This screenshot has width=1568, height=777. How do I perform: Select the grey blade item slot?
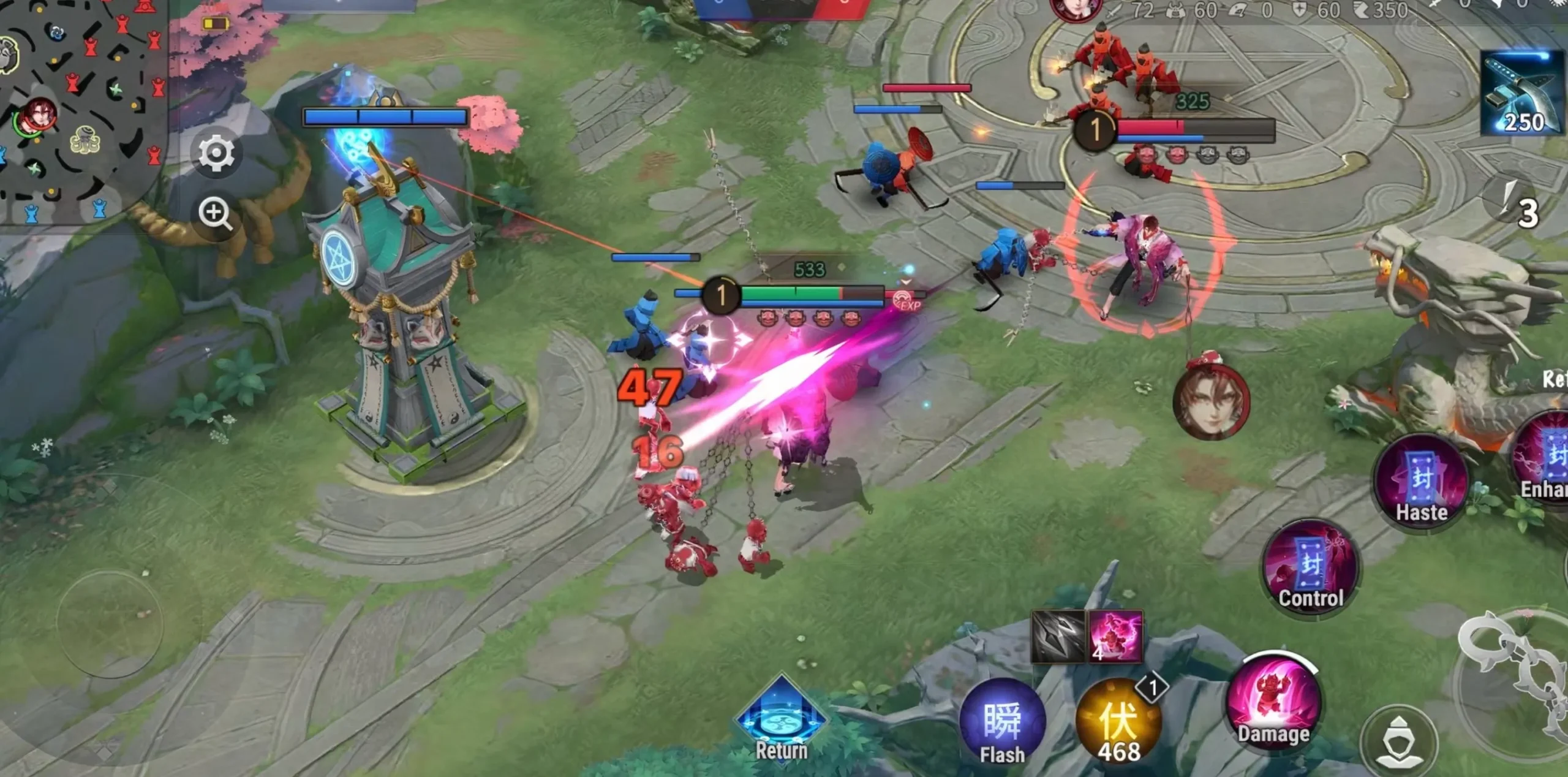point(1058,636)
